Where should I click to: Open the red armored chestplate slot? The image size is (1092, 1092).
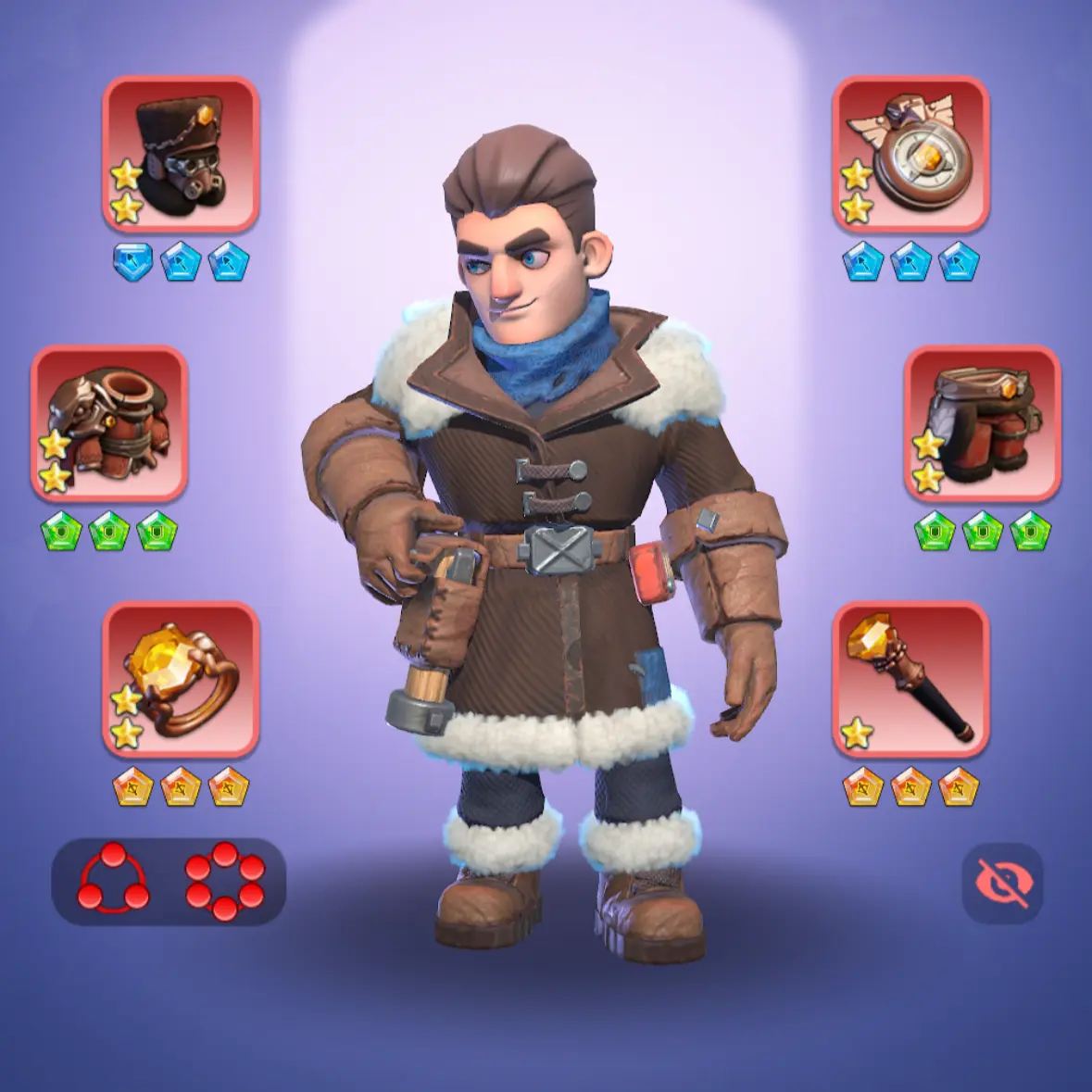[x=109, y=423]
